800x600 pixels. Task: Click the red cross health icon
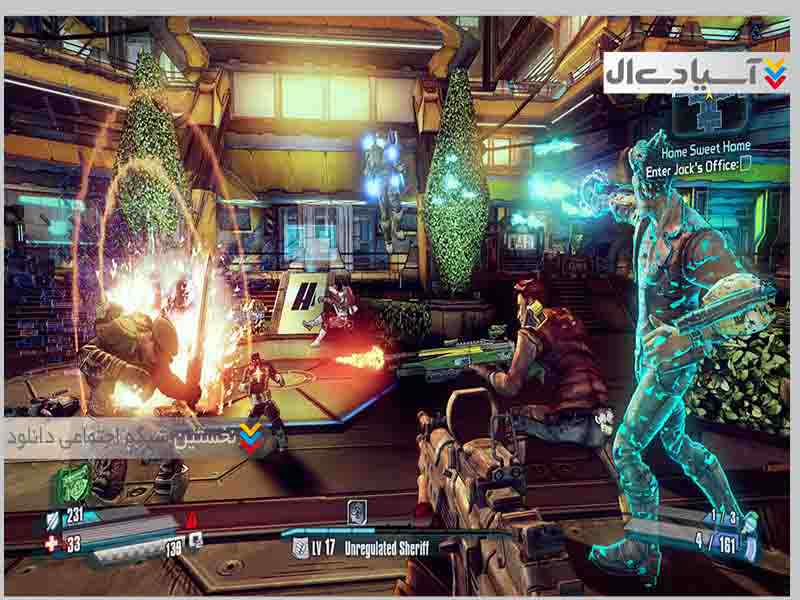point(51,544)
